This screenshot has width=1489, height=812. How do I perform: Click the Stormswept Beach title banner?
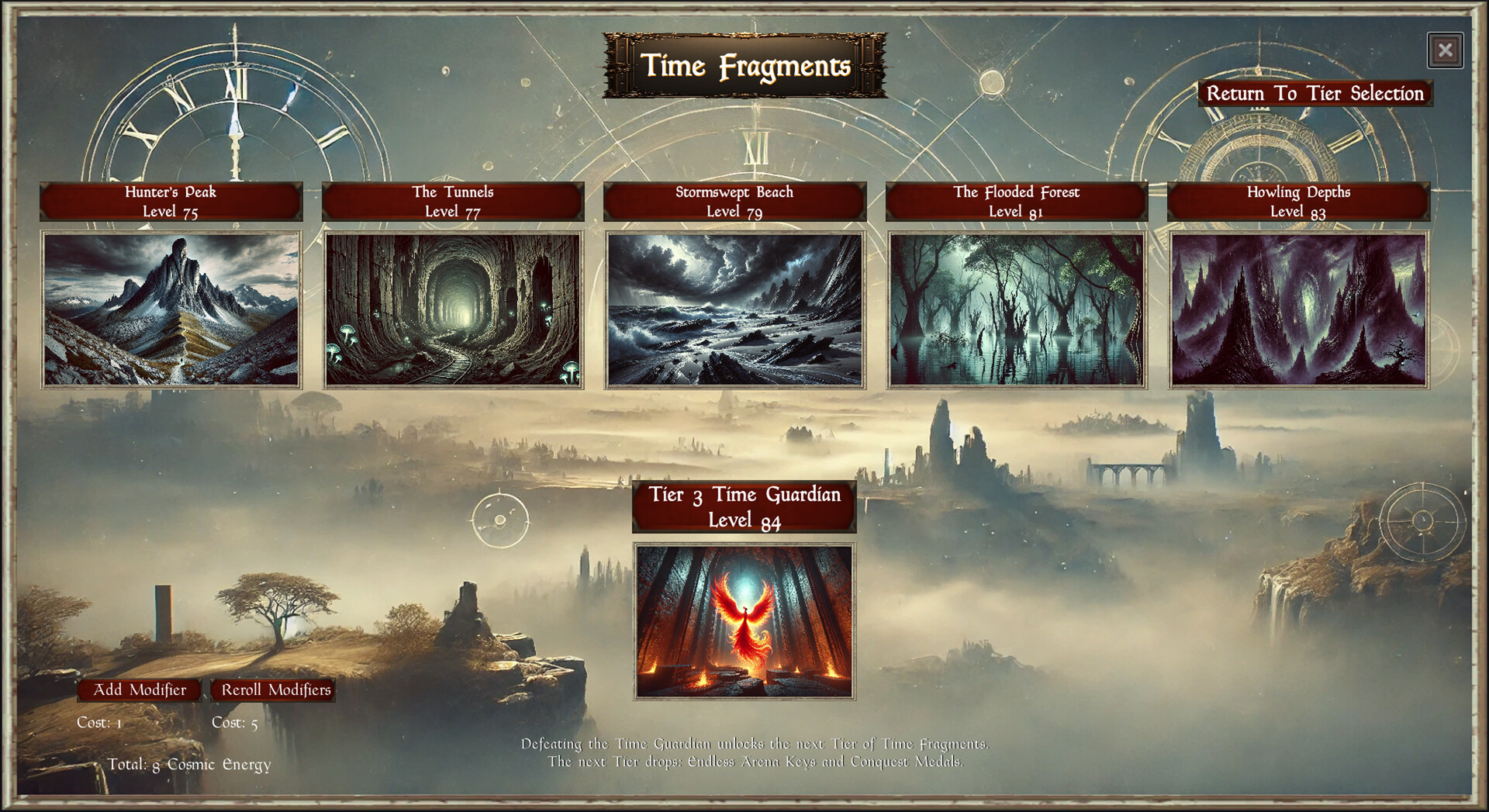735,202
